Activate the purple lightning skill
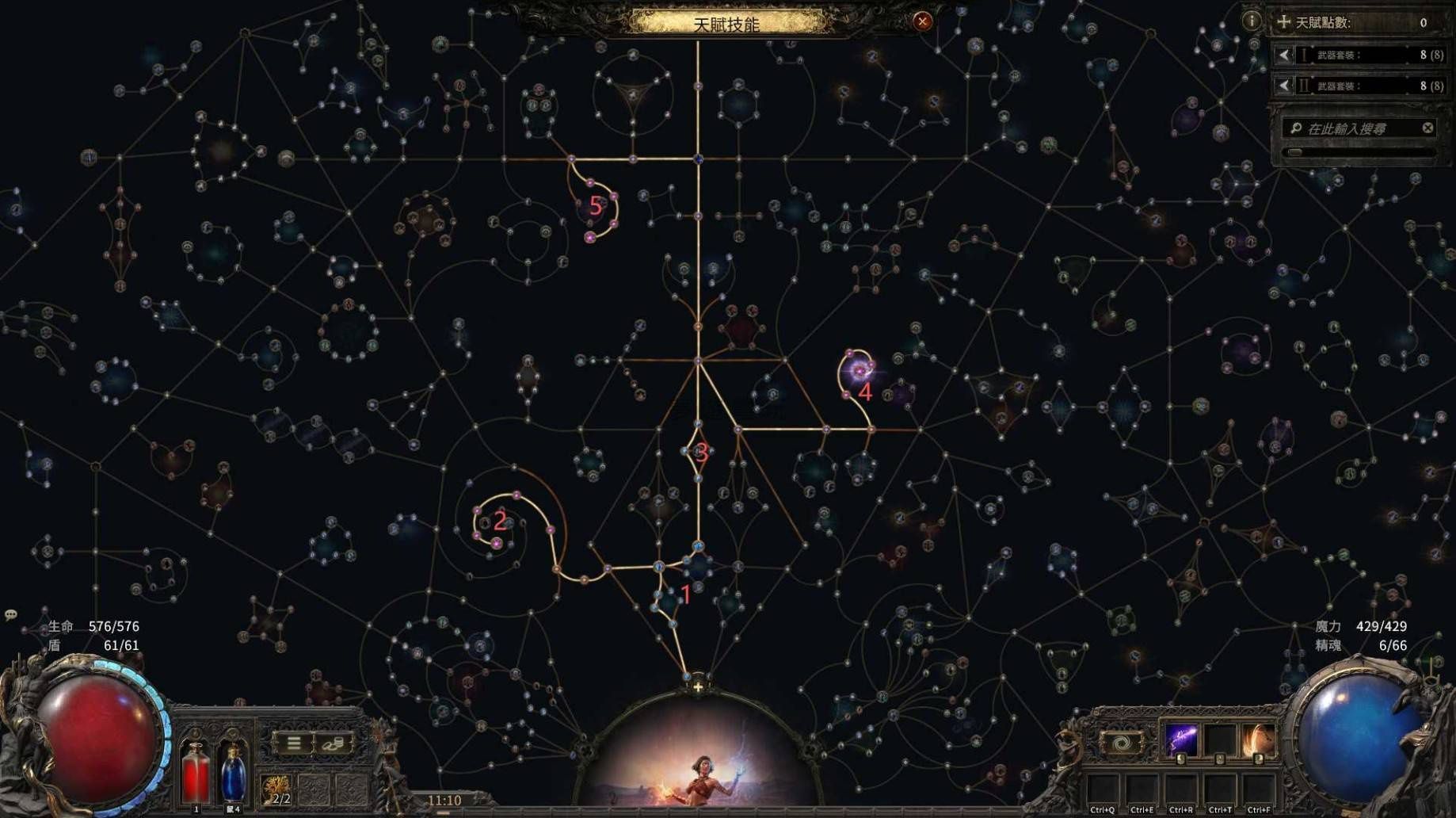The image size is (1456, 818). (x=1181, y=740)
